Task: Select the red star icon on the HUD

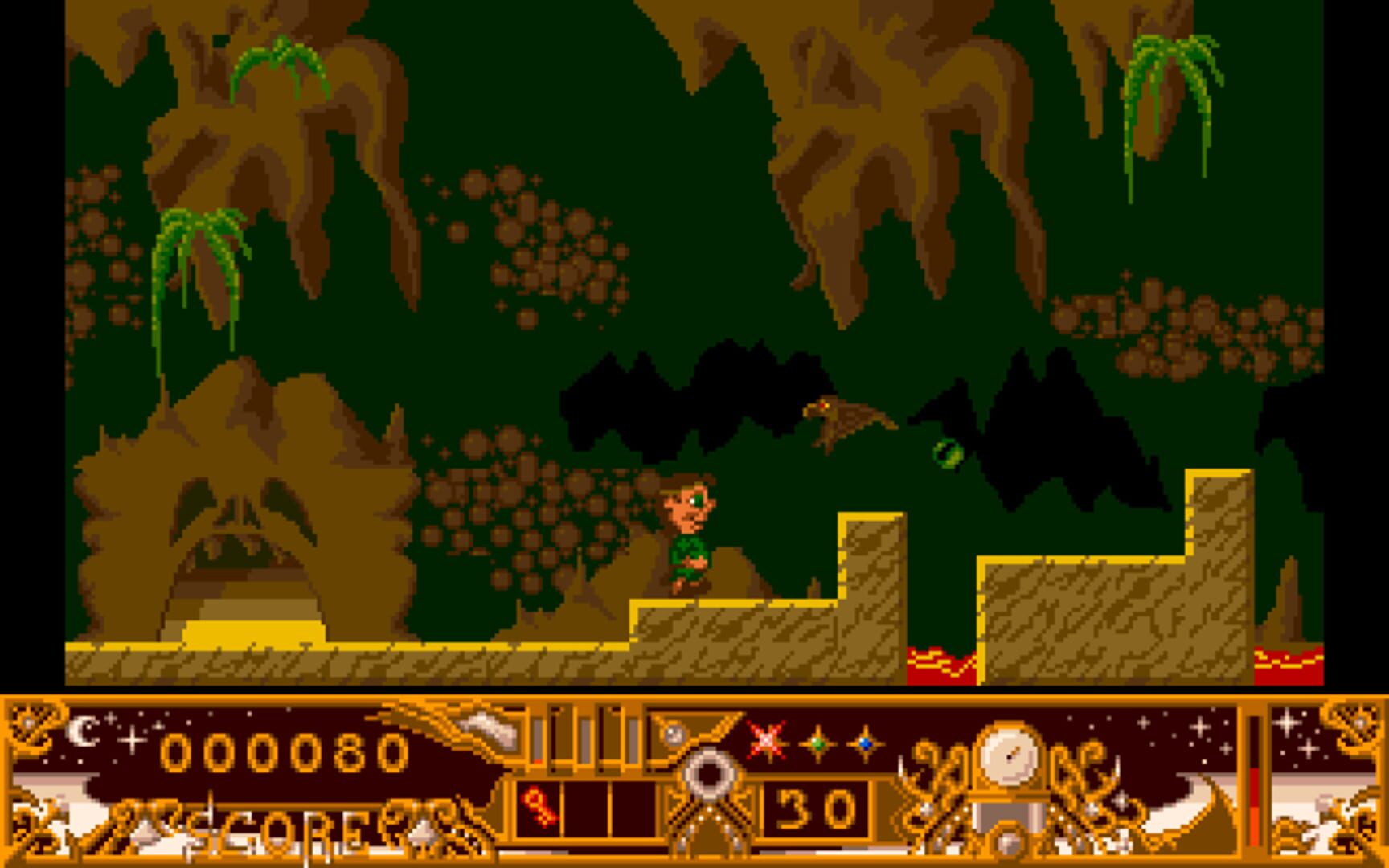Action: [766, 739]
